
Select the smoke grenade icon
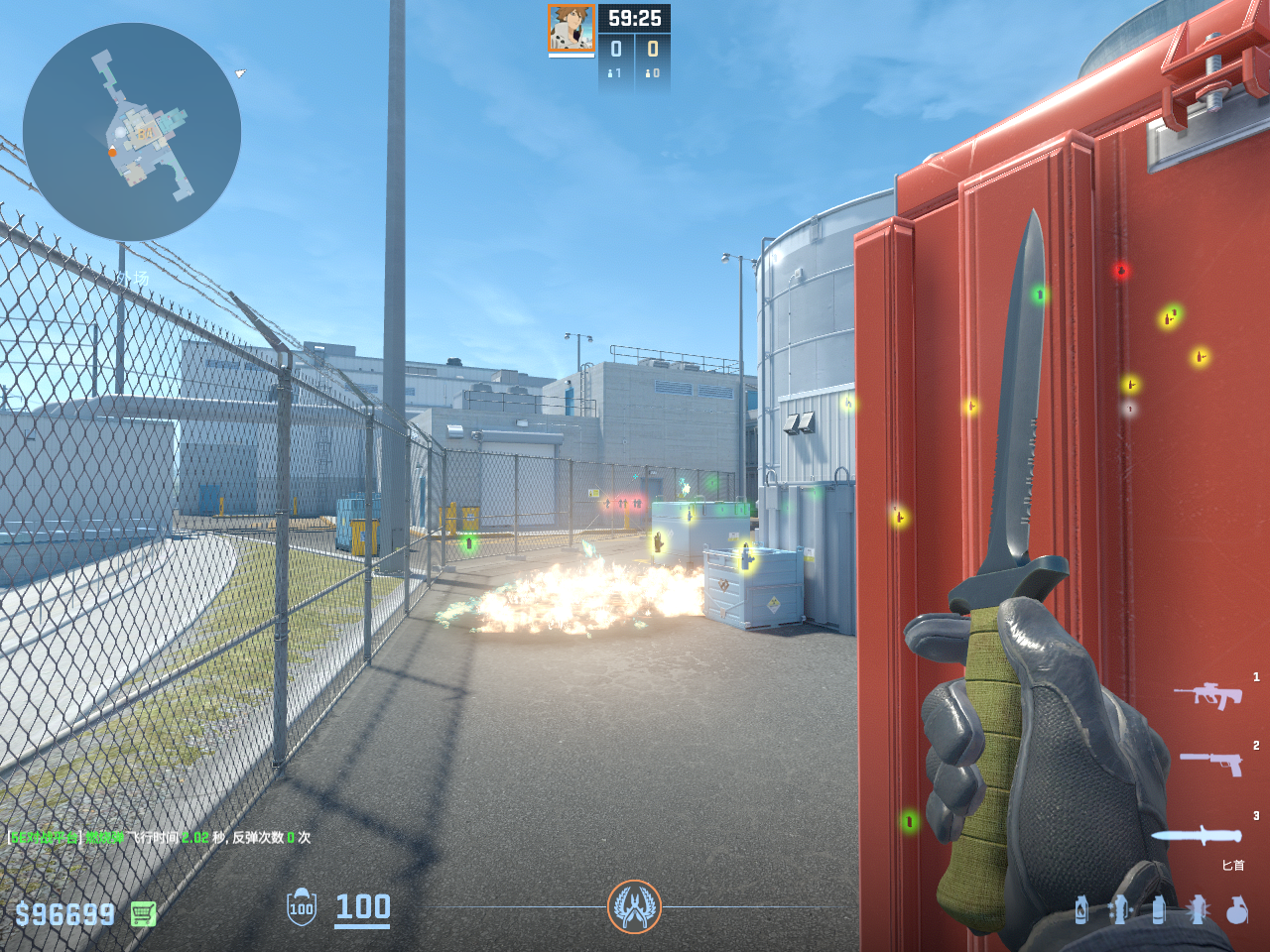click(x=1158, y=909)
